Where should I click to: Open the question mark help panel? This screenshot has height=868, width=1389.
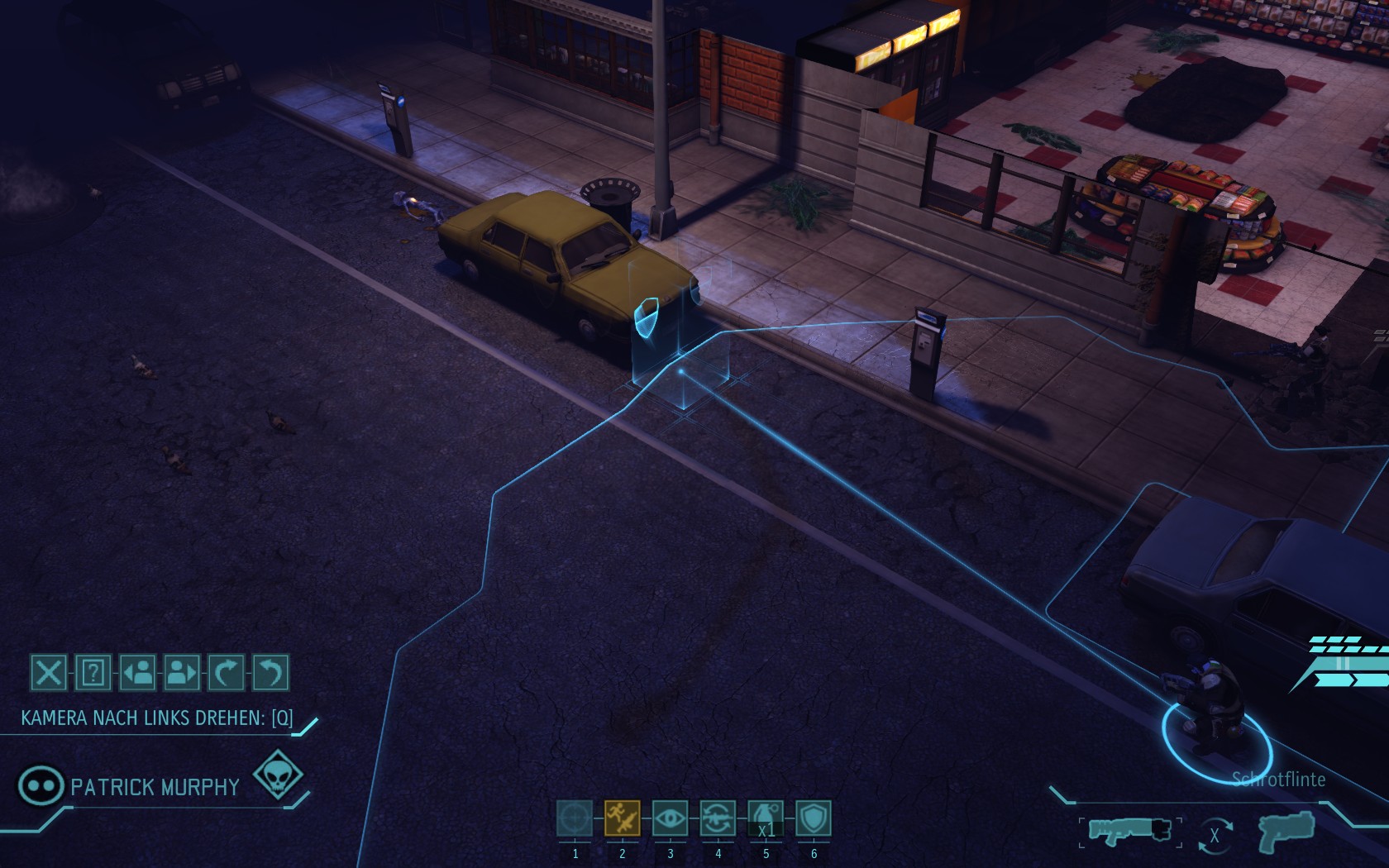[93, 673]
